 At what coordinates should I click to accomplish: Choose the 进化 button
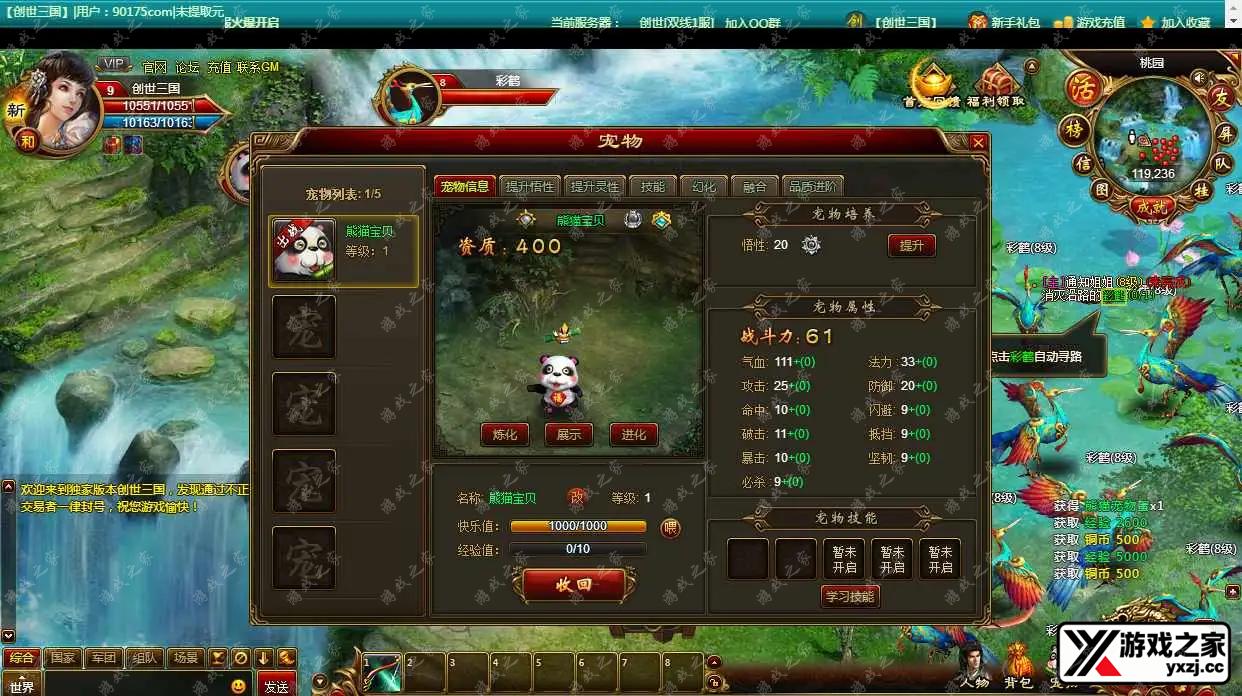point(634,434)
